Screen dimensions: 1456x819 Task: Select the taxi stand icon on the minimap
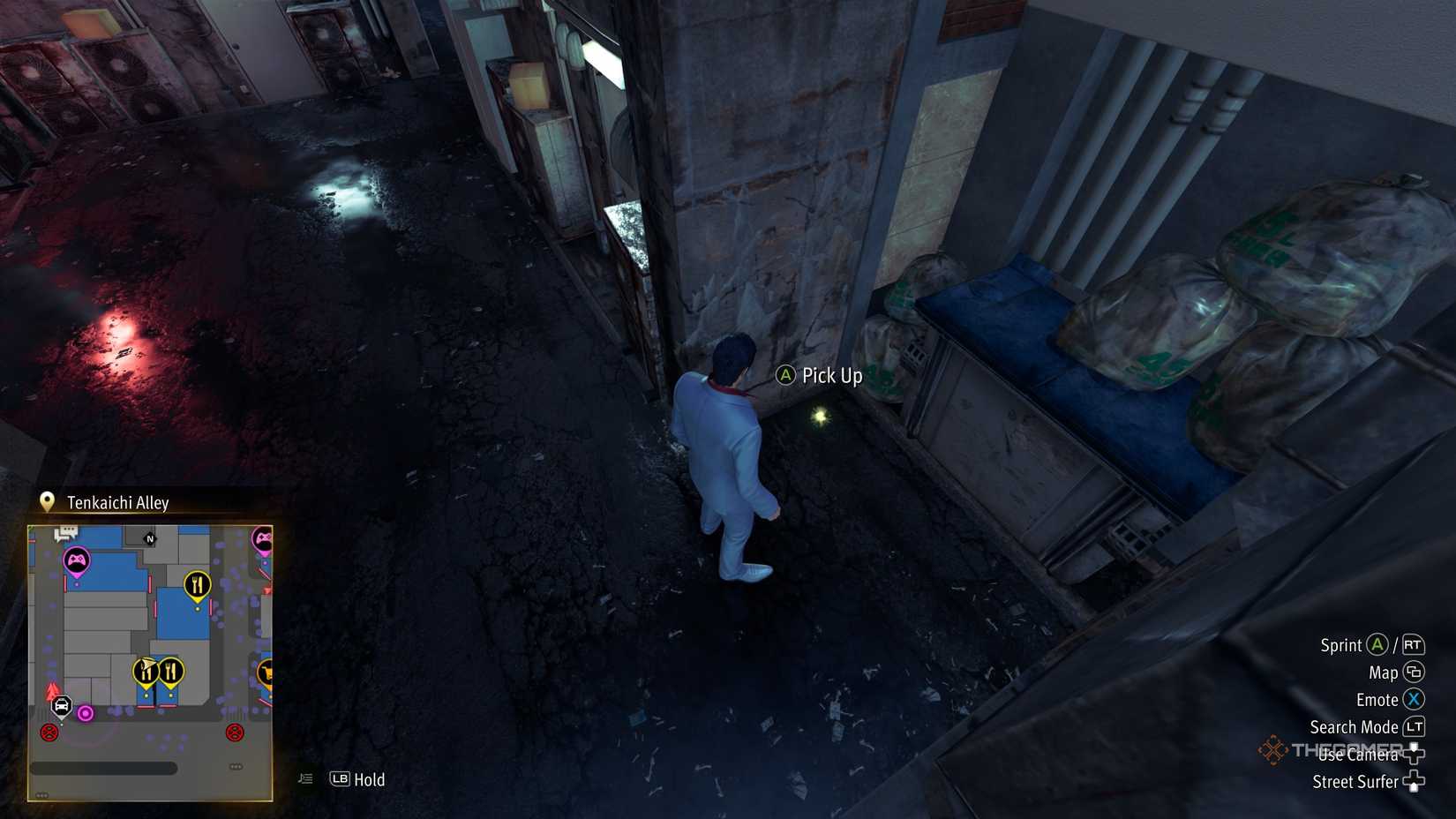pos(61,707)
